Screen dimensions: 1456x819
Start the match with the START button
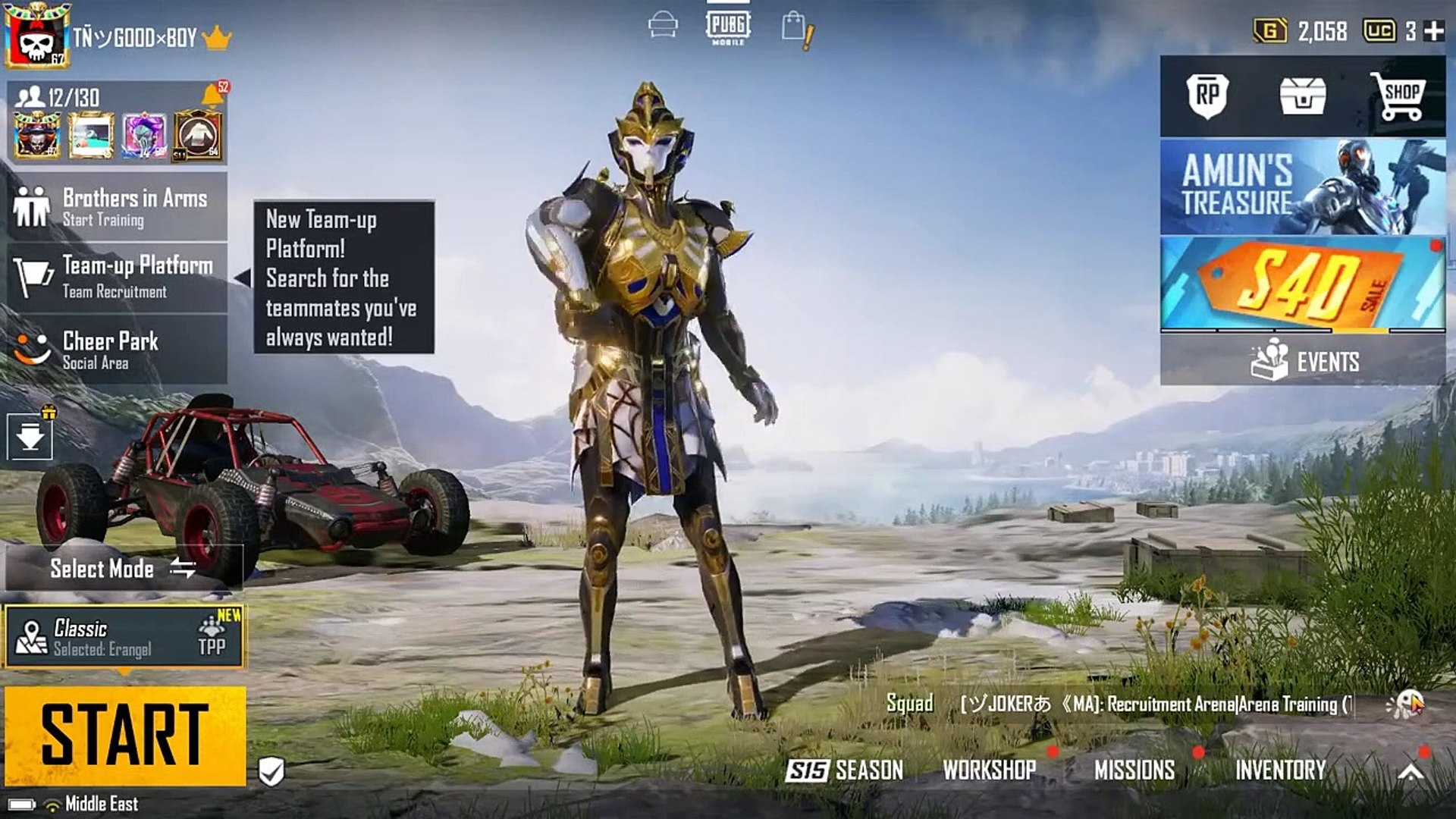pyautogui.click(x=125, y=735)
